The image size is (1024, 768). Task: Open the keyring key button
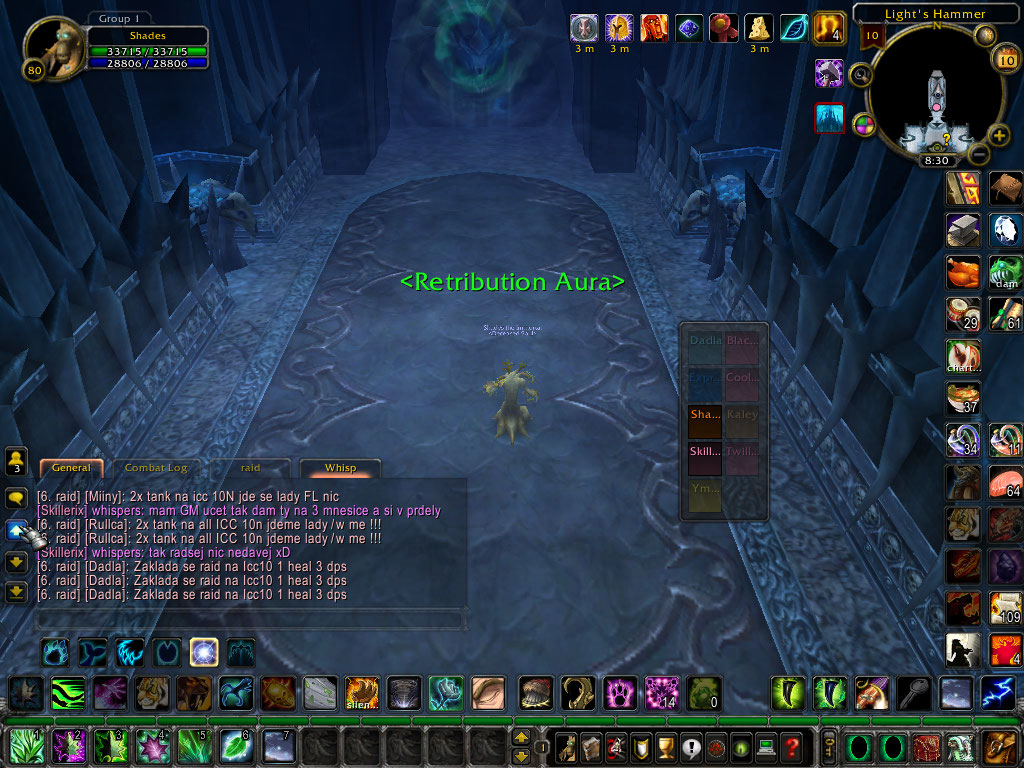coord(830,747)
